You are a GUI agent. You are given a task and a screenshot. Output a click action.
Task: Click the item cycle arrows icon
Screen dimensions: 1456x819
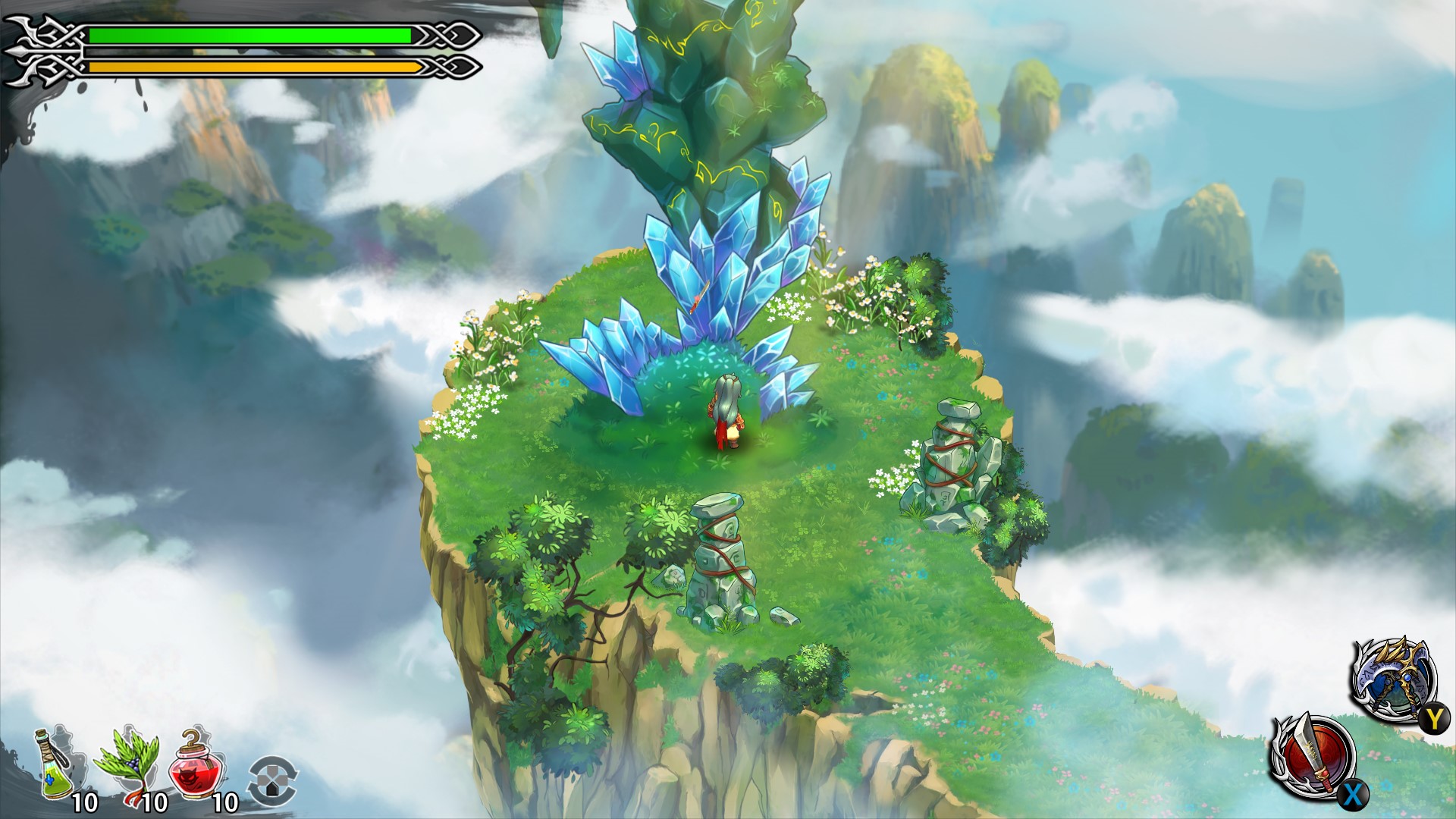tap(273, 780)
